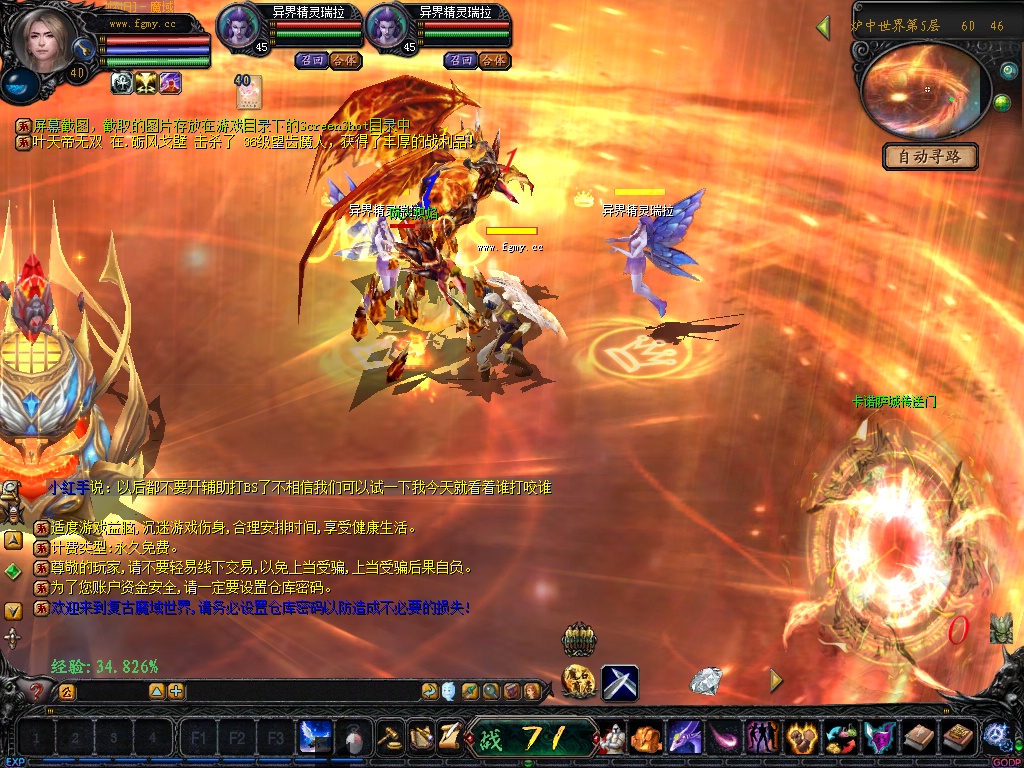This screenshot has height=768, width=1024.
Task: Select the first 异界精灵瑞拉 pet portrait
Action: (x=239, y=25)
